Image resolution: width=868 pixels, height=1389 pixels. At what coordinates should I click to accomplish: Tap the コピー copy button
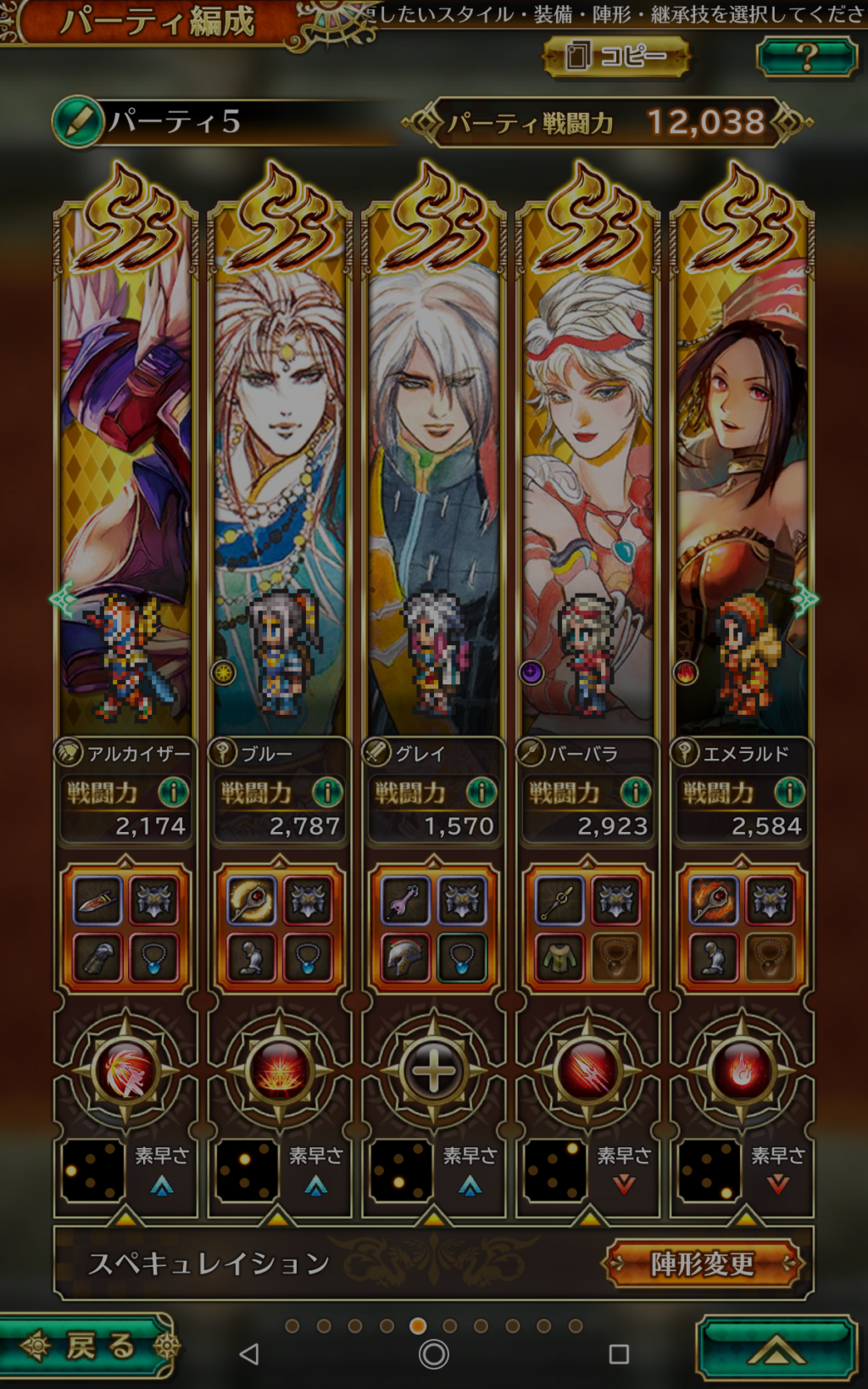tap(616, 57)
